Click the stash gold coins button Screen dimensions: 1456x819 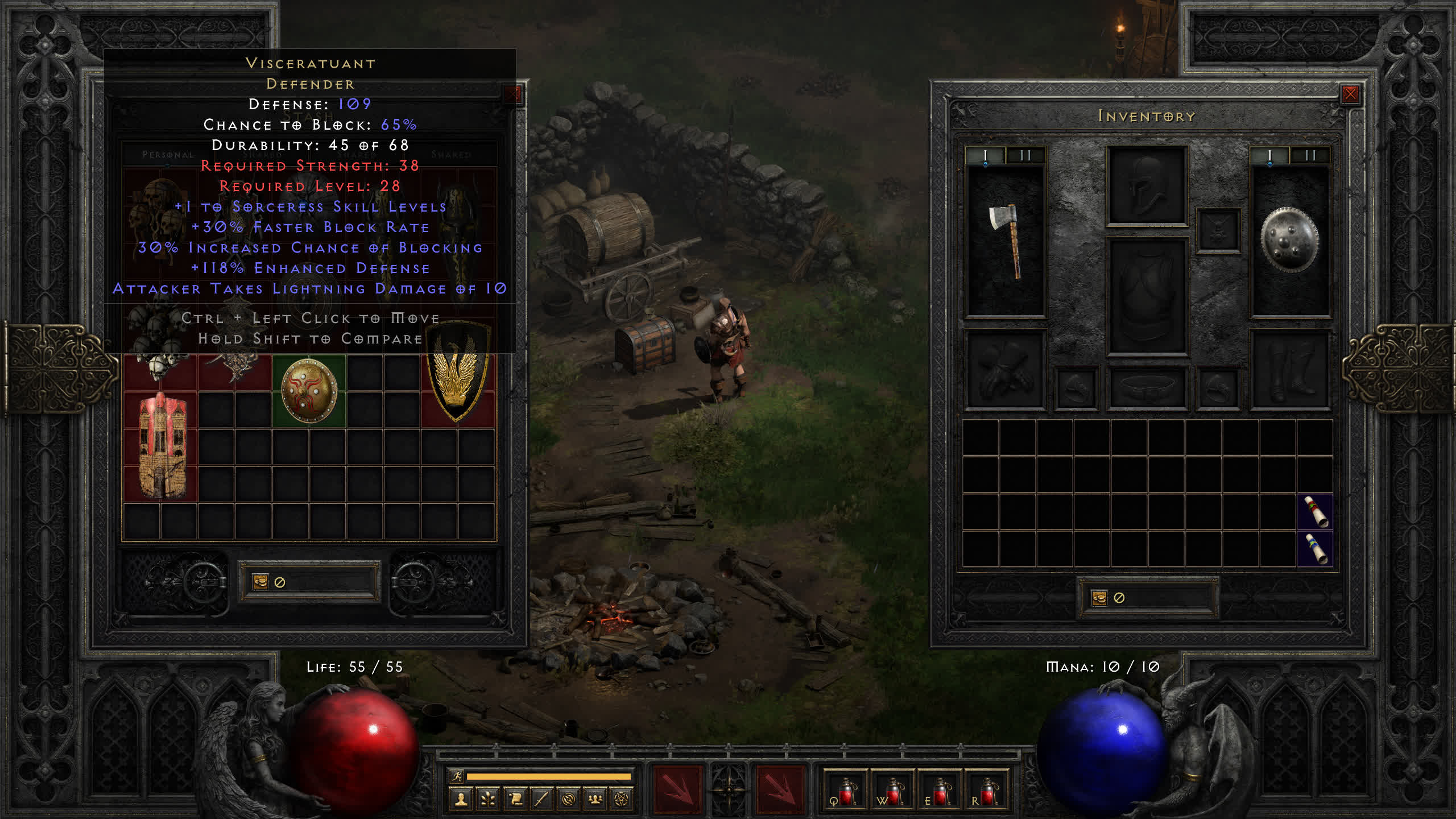tap(260, 582)
